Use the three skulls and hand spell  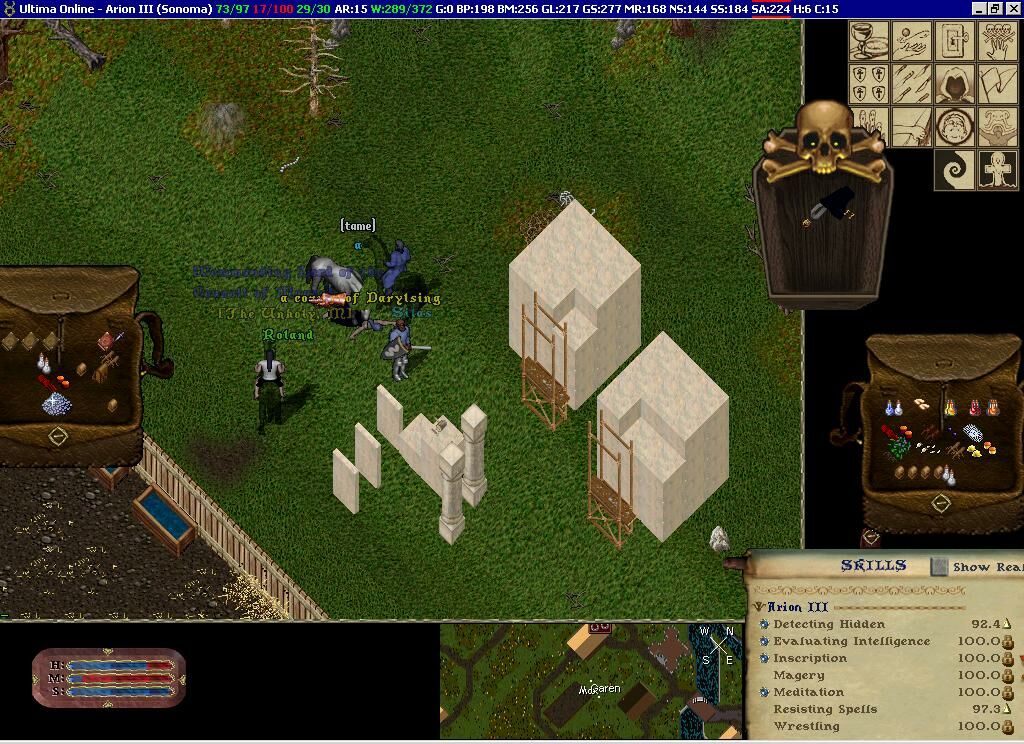click(999, 41)
